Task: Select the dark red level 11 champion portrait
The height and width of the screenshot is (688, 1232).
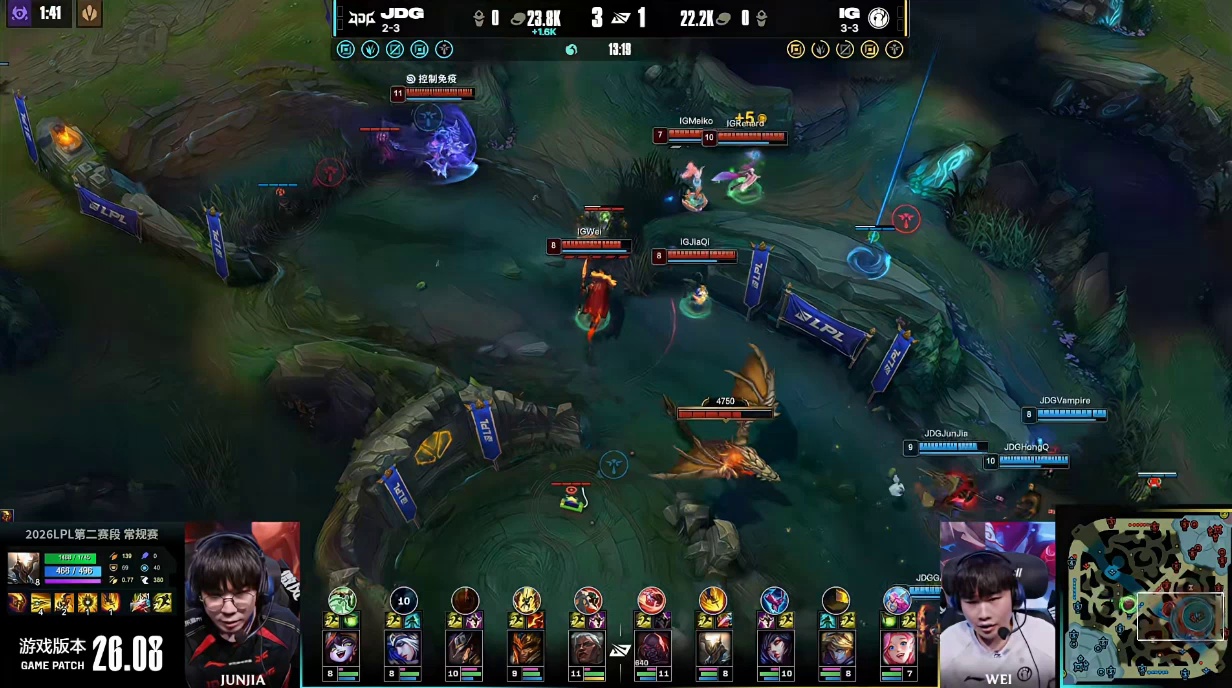Action: [x=651, y=648]
